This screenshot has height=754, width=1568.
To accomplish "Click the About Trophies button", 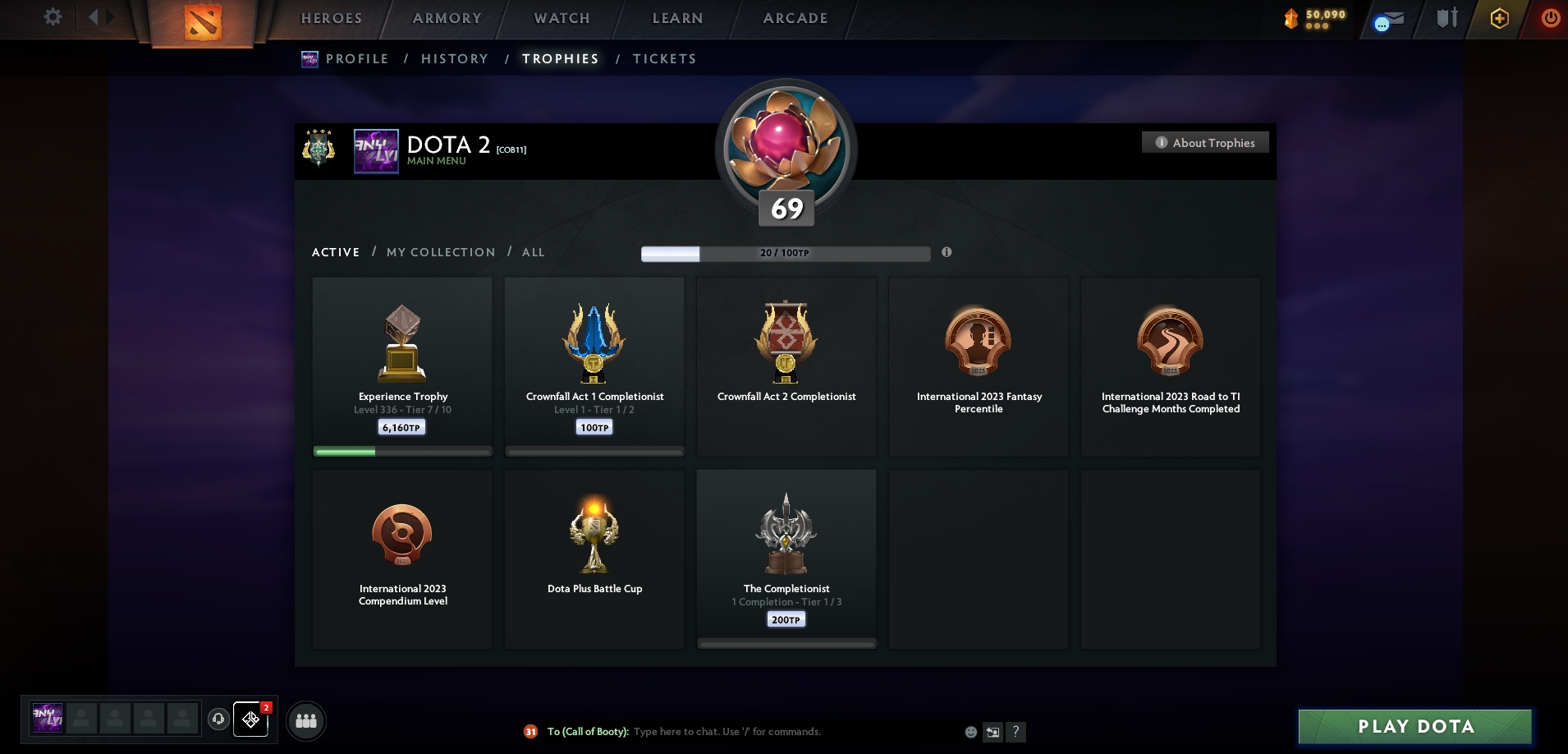I will tap(1205, 142).
